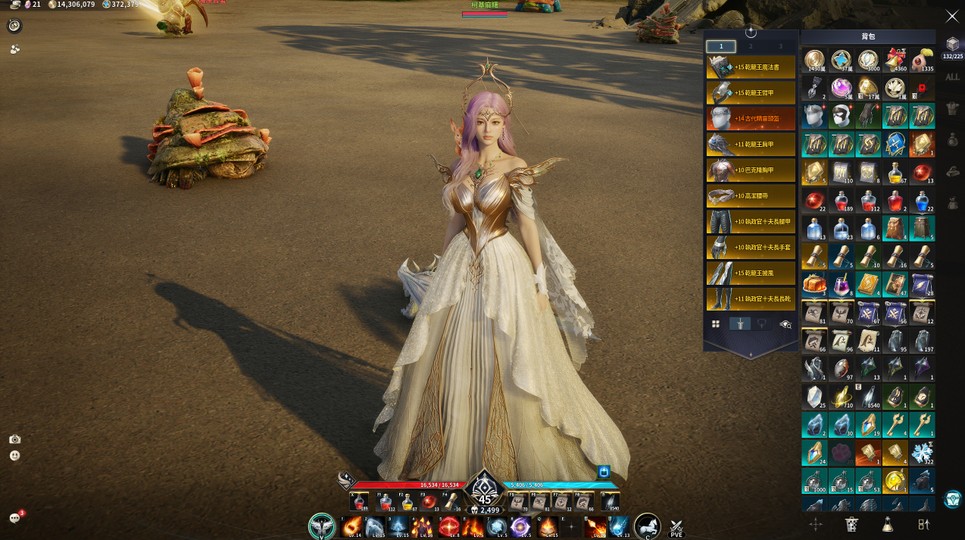Toggle the PVE crossed-swords mode button
Screen dimensions: 965x540
677,526
